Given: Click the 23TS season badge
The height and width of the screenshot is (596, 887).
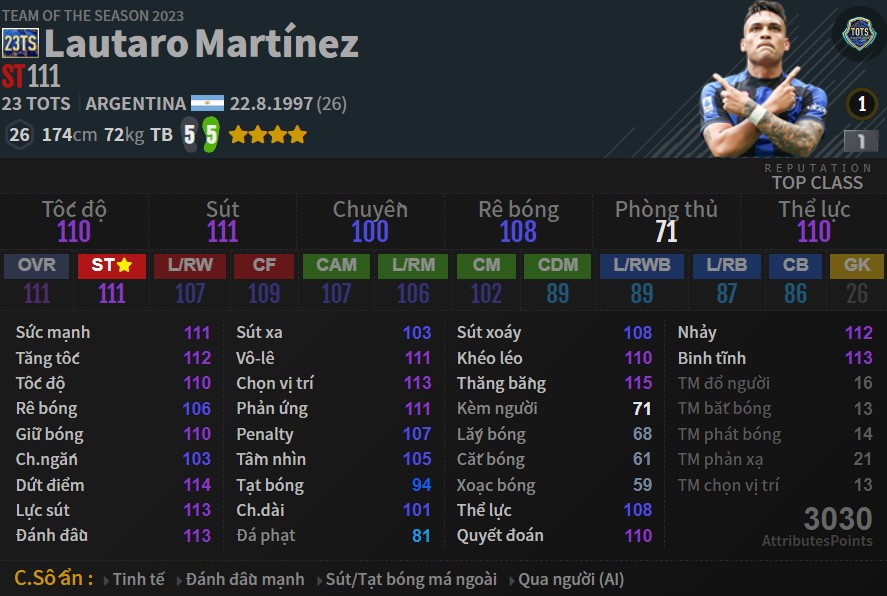Looking at the screenshot, I should (20, 43).
